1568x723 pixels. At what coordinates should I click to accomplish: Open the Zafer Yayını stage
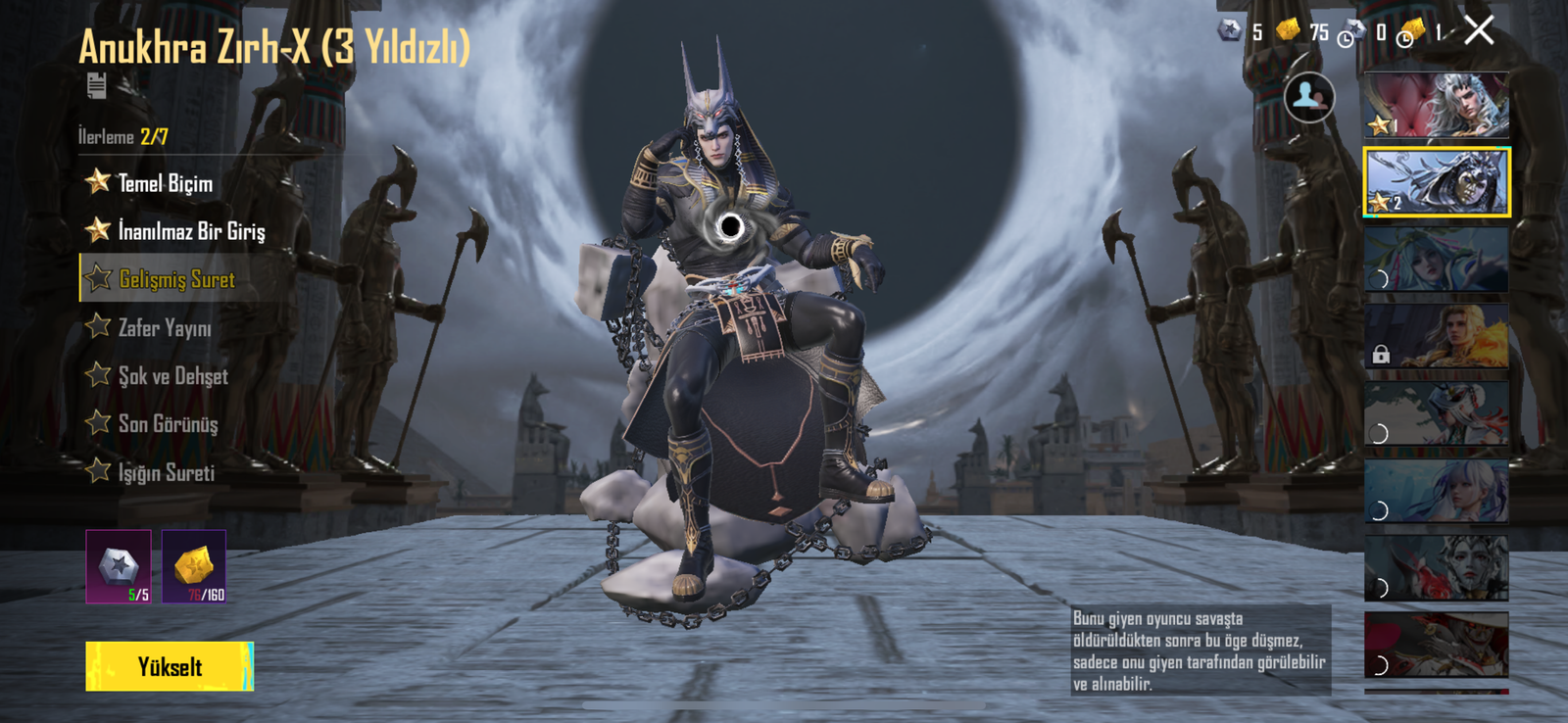tap(164, 327)
